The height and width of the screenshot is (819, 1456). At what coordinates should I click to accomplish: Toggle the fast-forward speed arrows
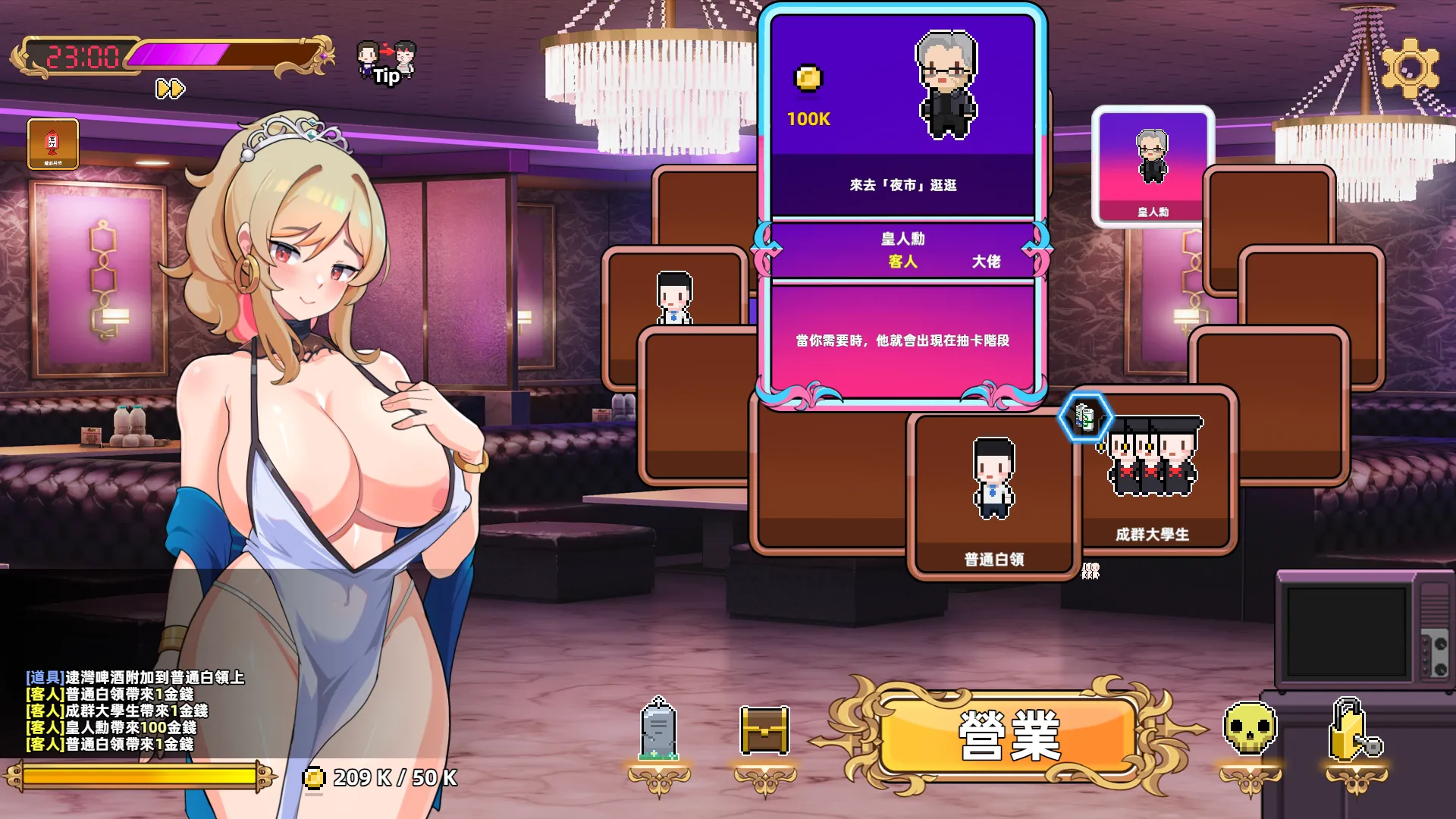(170, 89)
